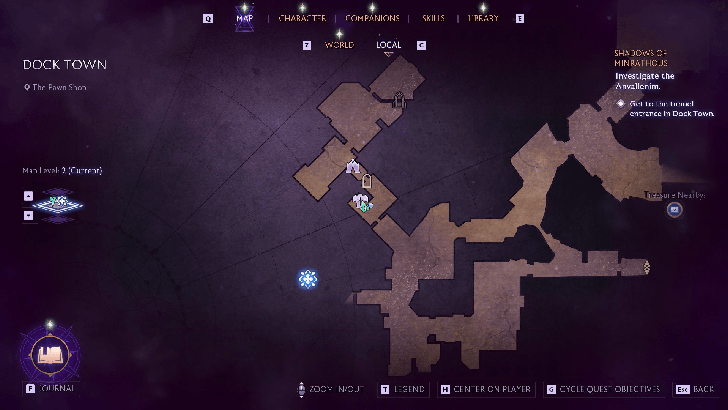Cycle quest objectives

603,389
